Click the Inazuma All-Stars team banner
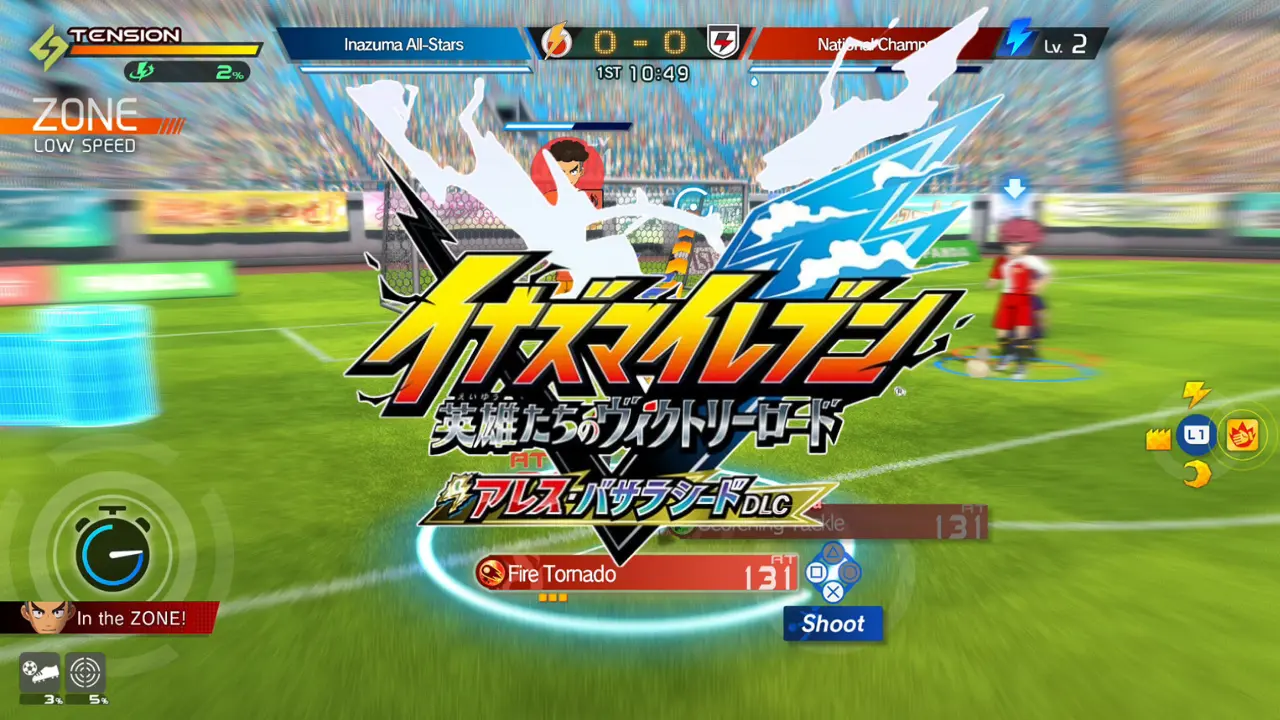The width and height of the screenshot is (1280, 720). pos(404,43)
